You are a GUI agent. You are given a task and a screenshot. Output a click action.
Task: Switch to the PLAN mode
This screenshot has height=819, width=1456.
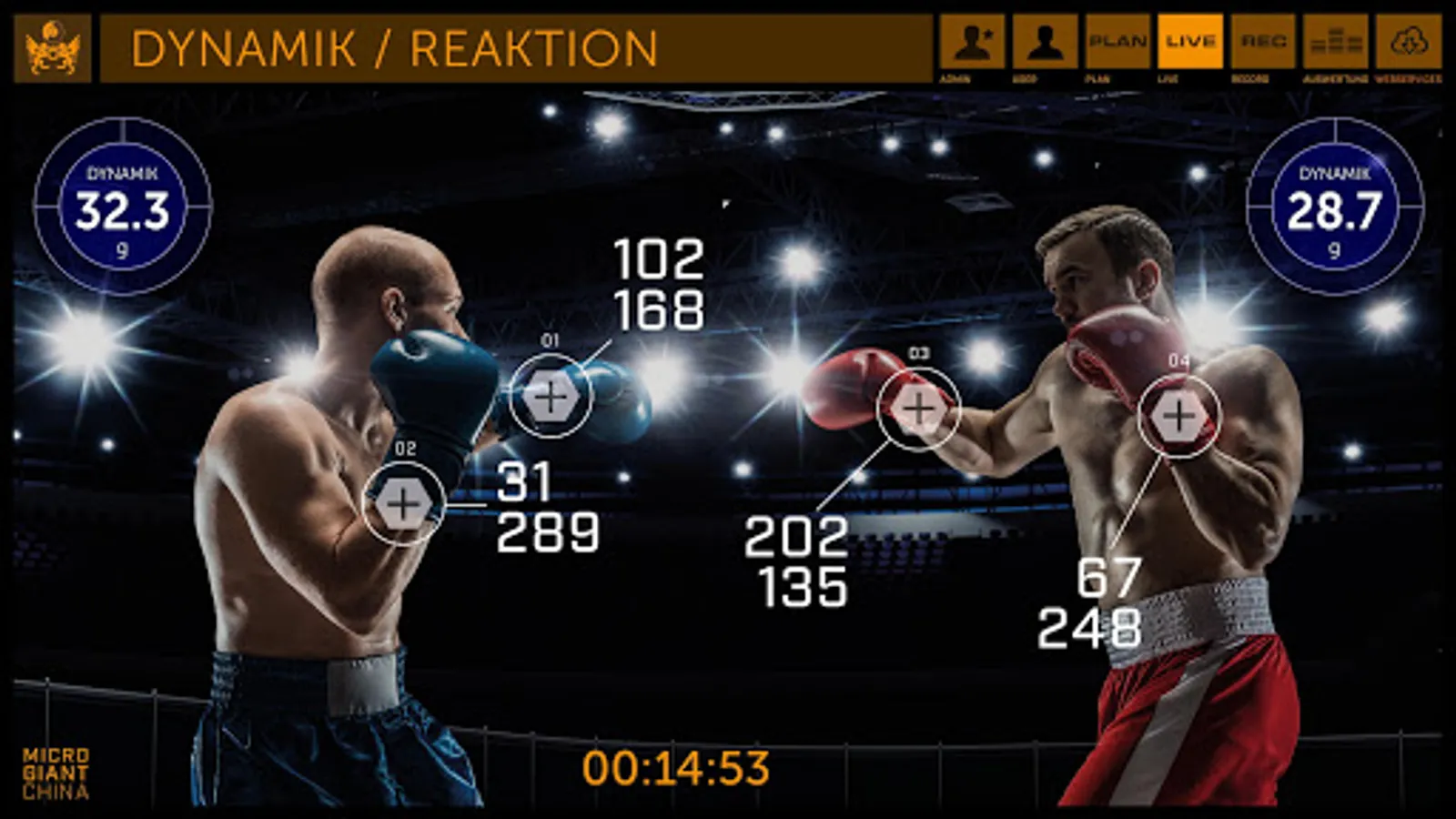pyautogui.click(x=1117, y=42)
